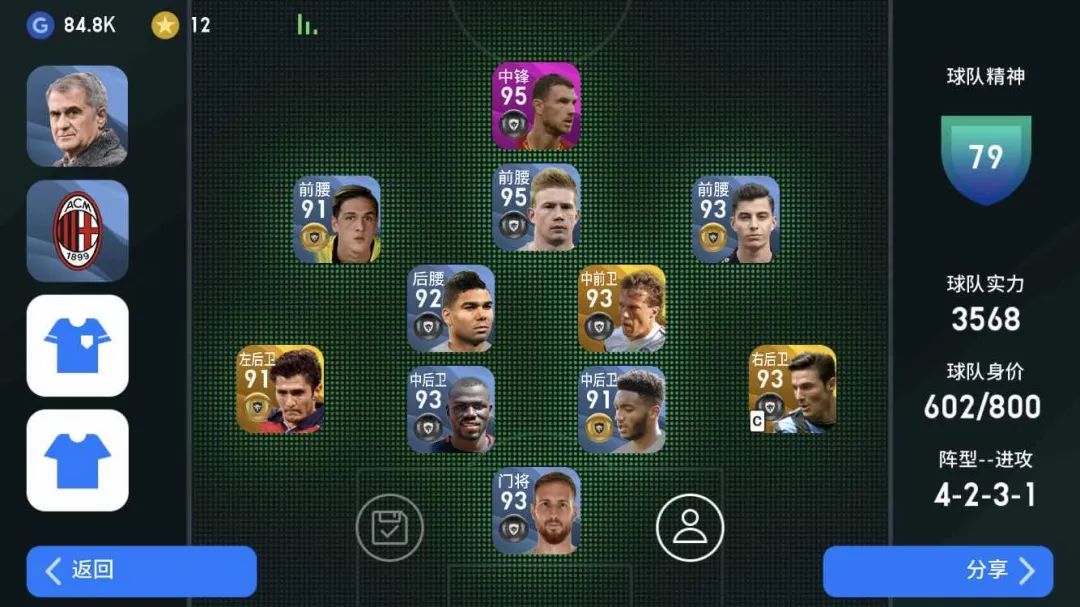Open the AC Milan club badge tile

point(77,231)
